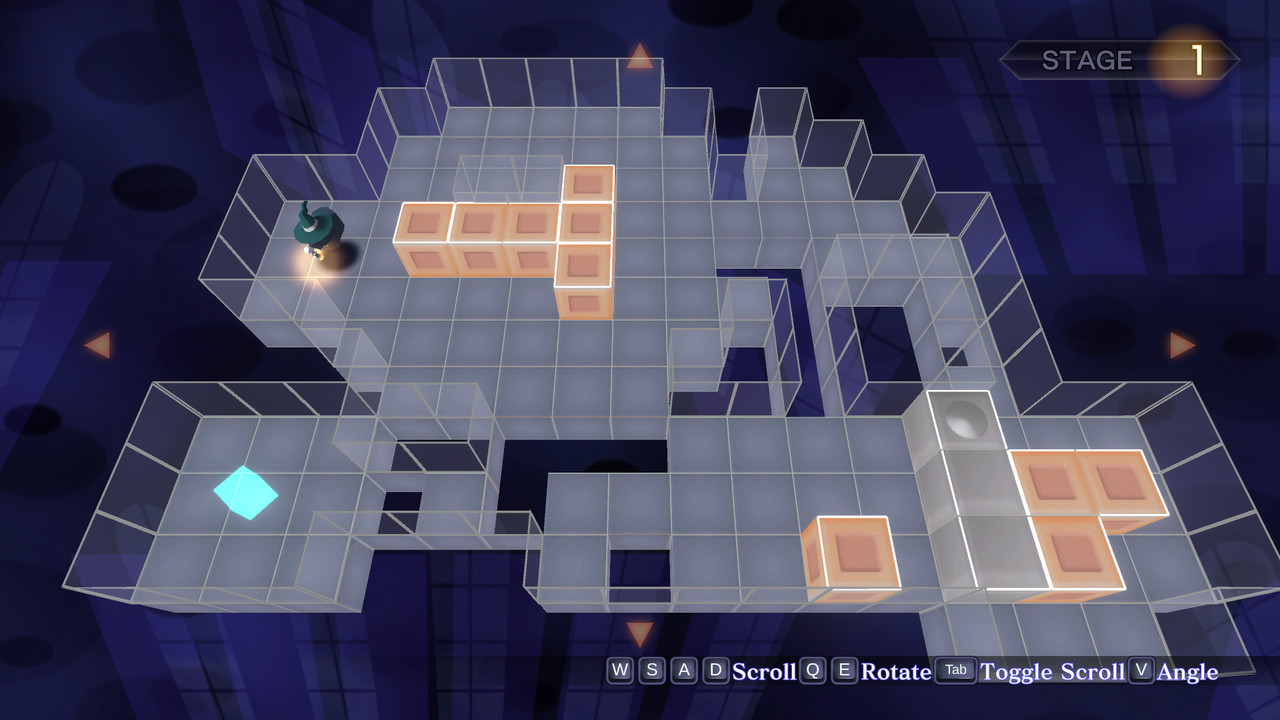This screenshot has width=1280, height=720.
Task: Click the stage number 1 indicator
Action: coord(1197,58)
